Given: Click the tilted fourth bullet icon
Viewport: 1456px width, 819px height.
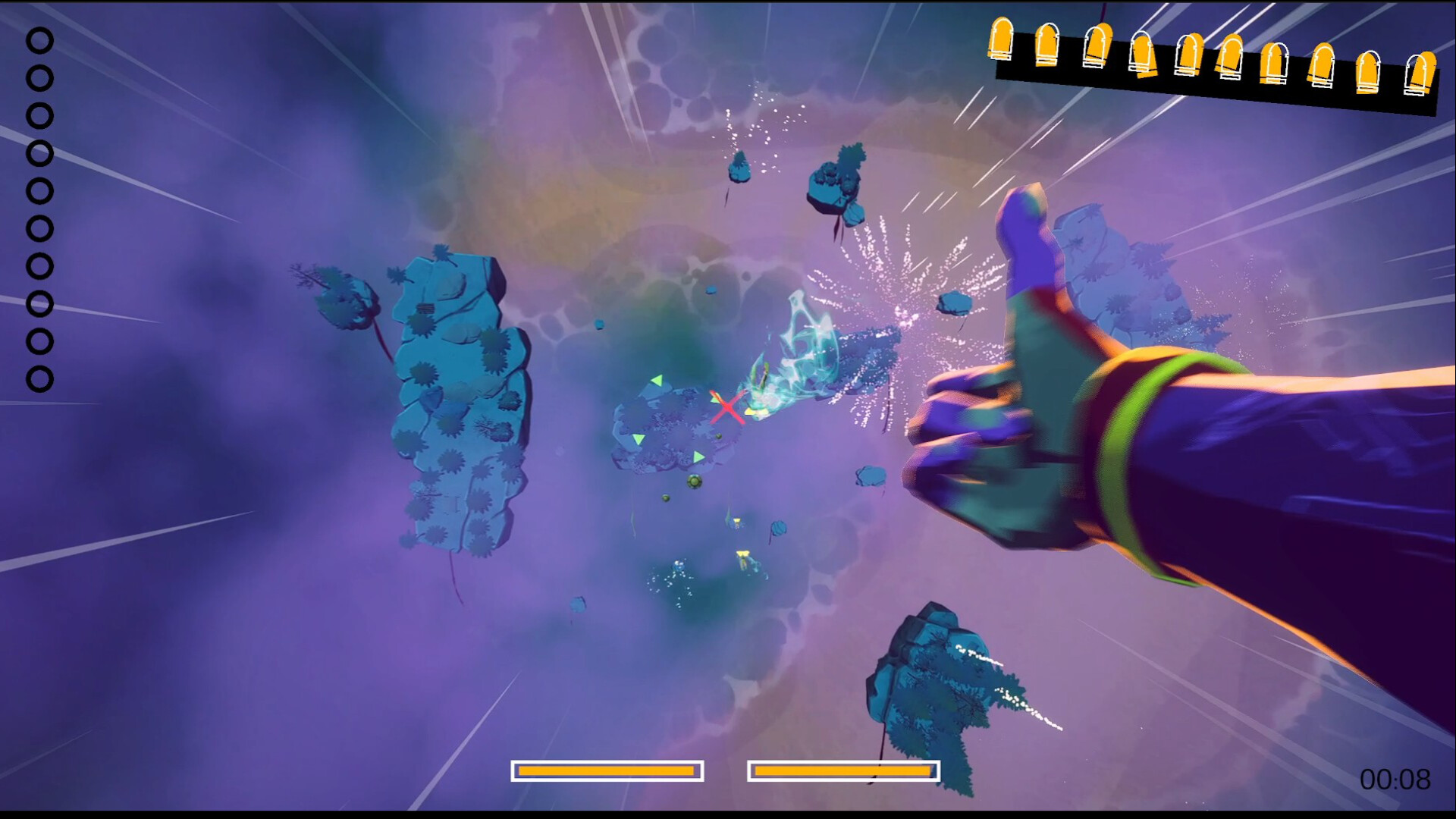Looking at the screenshot, I should [x=1144, y=53].
